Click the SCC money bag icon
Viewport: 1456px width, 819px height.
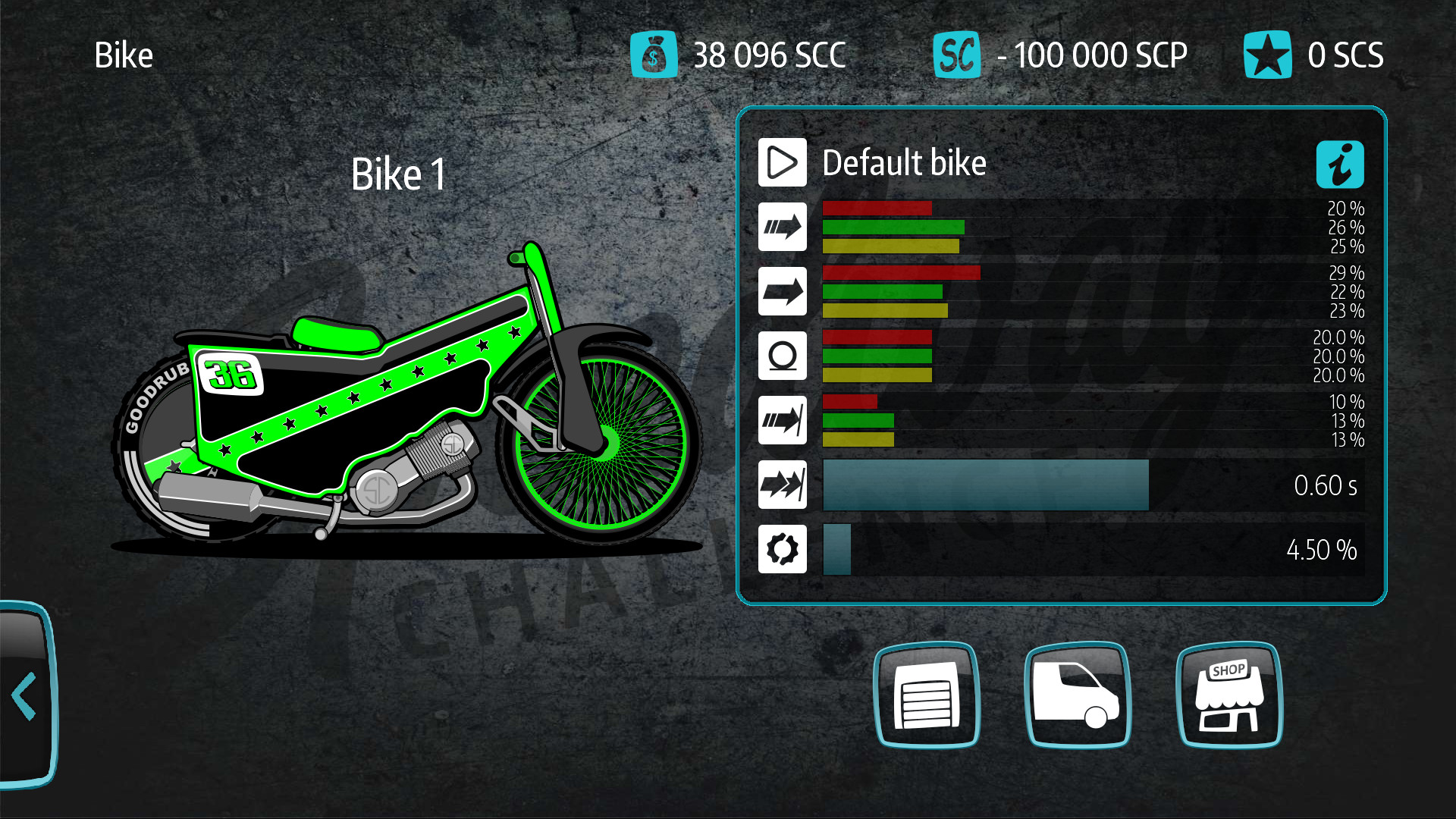click(x=655, y=54)
